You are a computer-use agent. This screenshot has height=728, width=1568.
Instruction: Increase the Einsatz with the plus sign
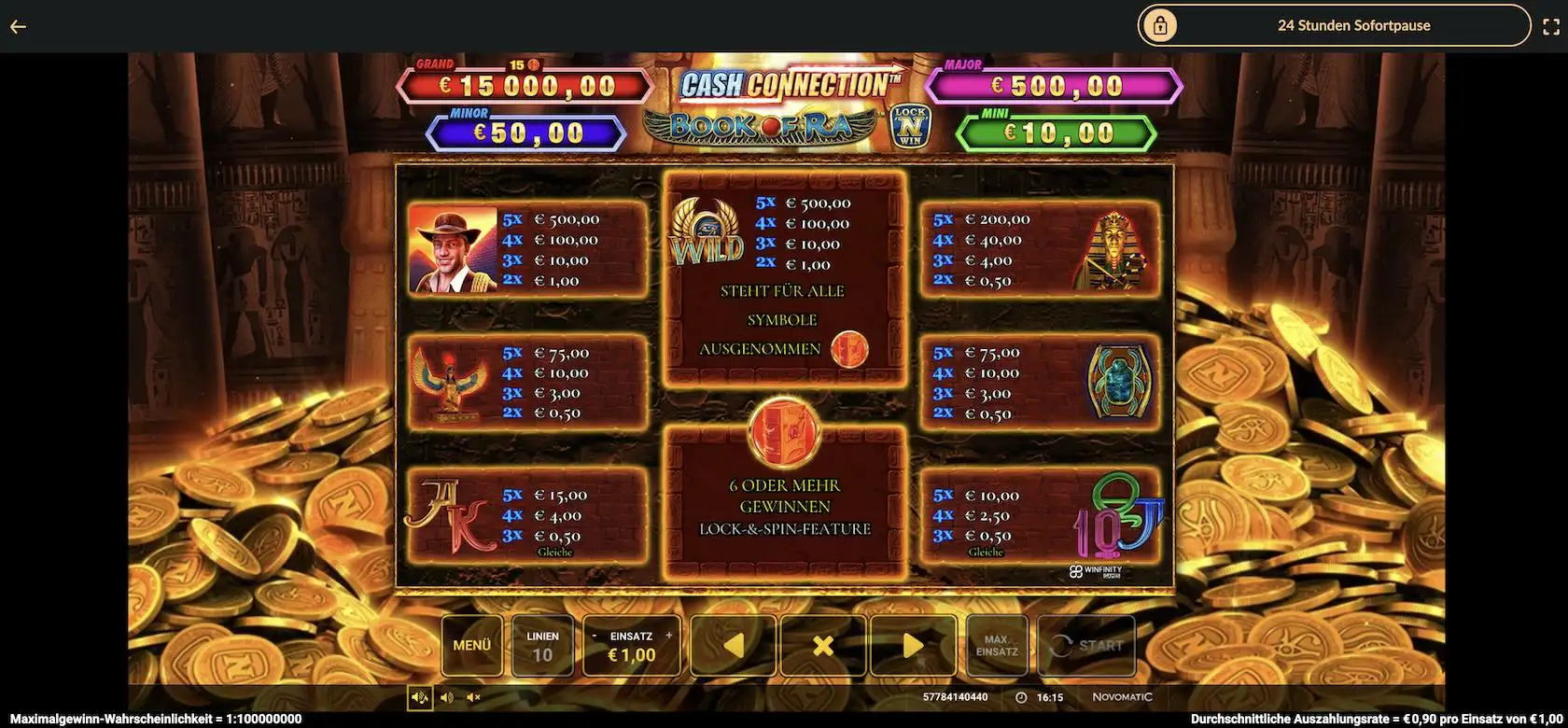pyautogui.click(x=668, y=636)
